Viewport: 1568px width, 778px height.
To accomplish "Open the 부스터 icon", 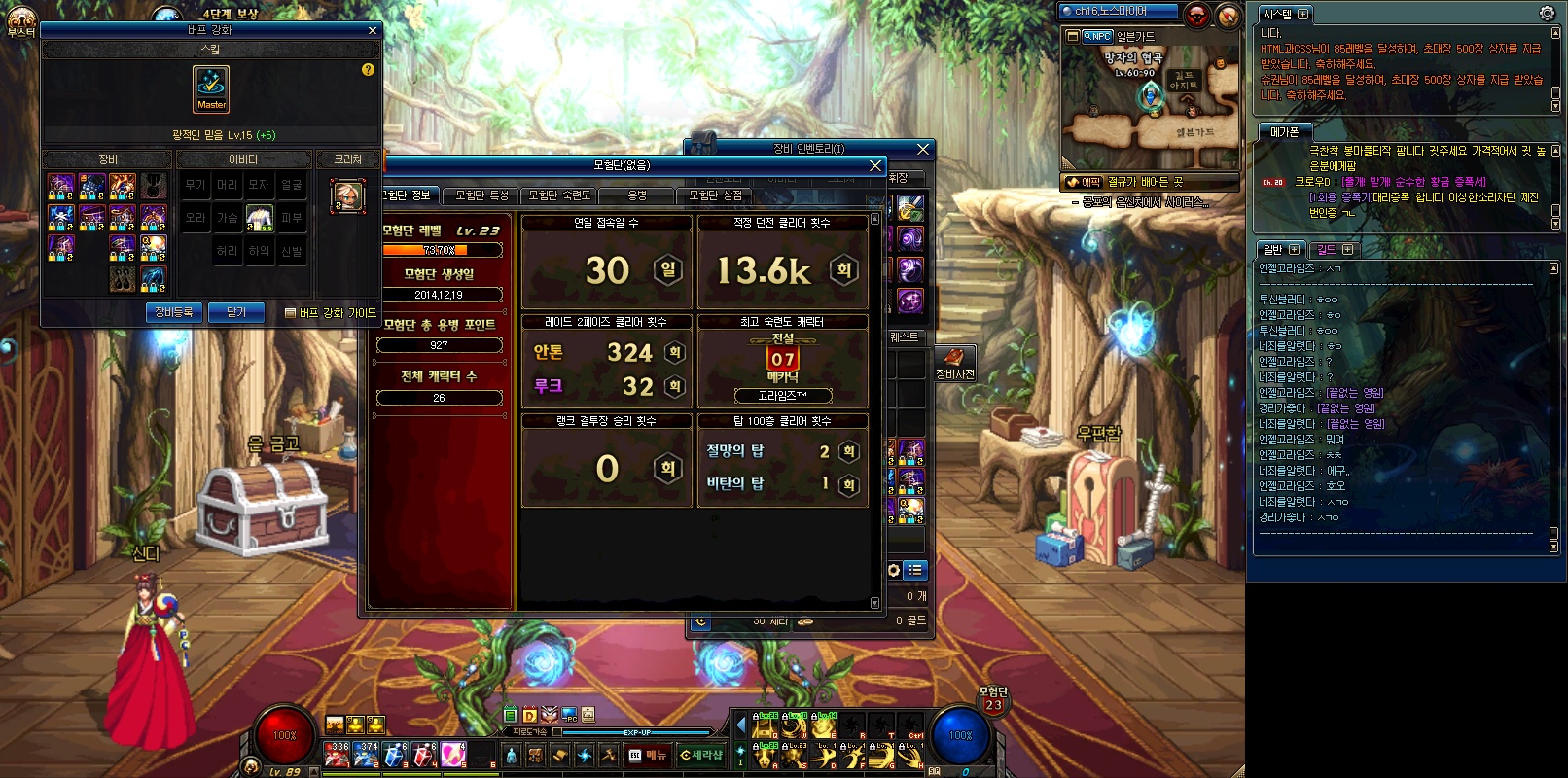I will (x=20, y=21).
